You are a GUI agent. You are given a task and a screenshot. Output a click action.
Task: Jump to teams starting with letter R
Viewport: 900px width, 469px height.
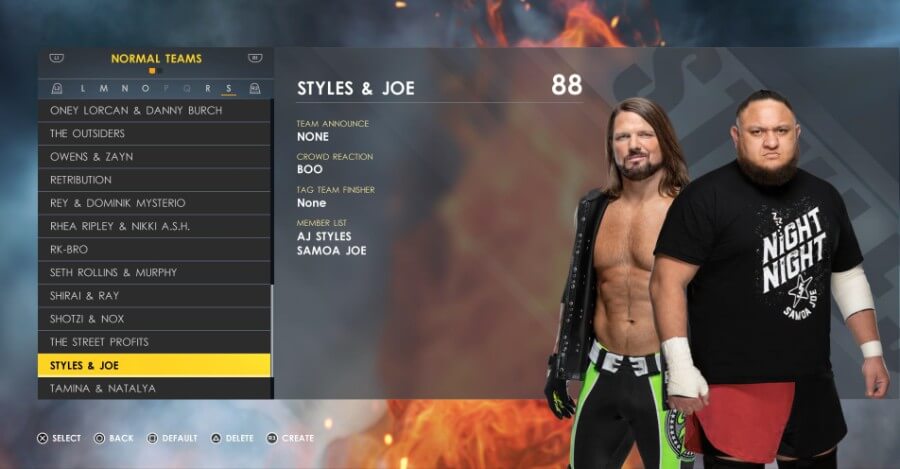[x=207, y=89]
